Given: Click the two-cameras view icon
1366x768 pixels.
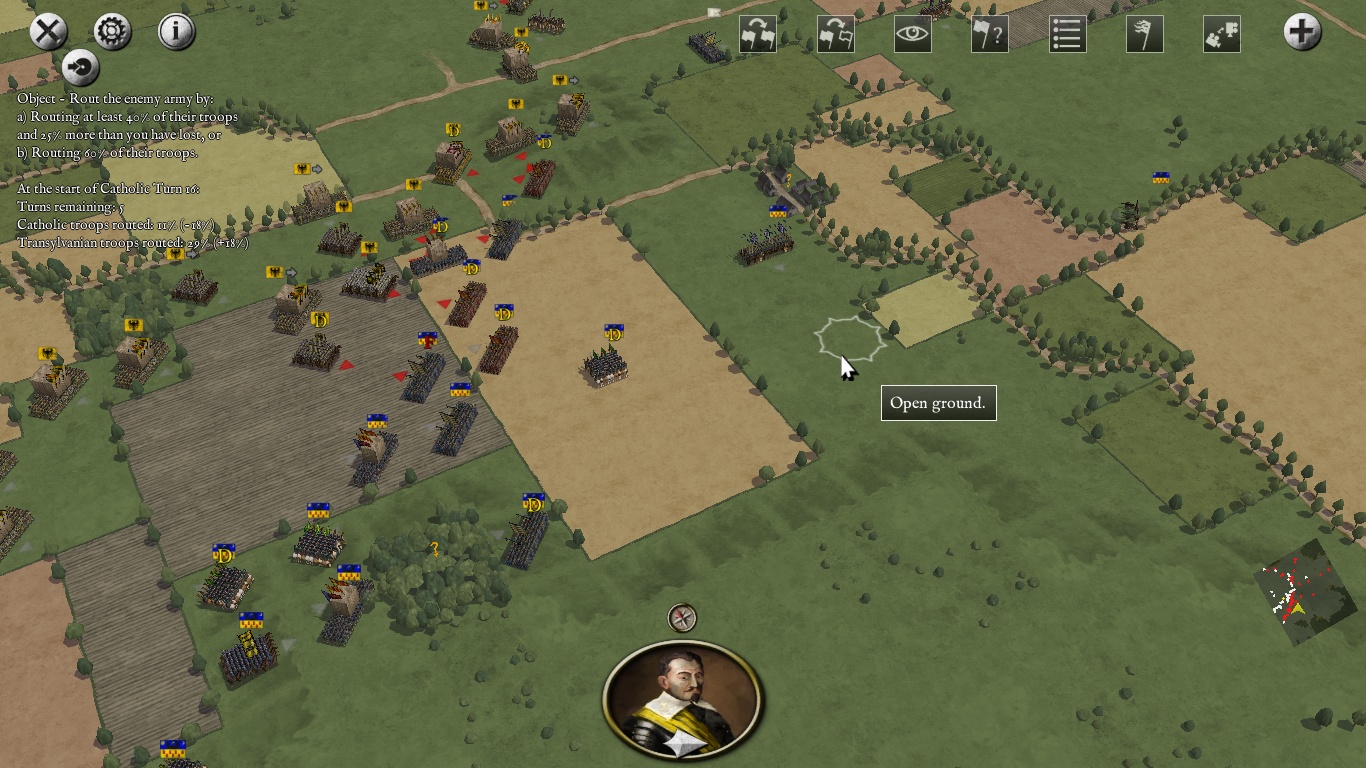Looking at the screenshot, I should point(1221,34).
